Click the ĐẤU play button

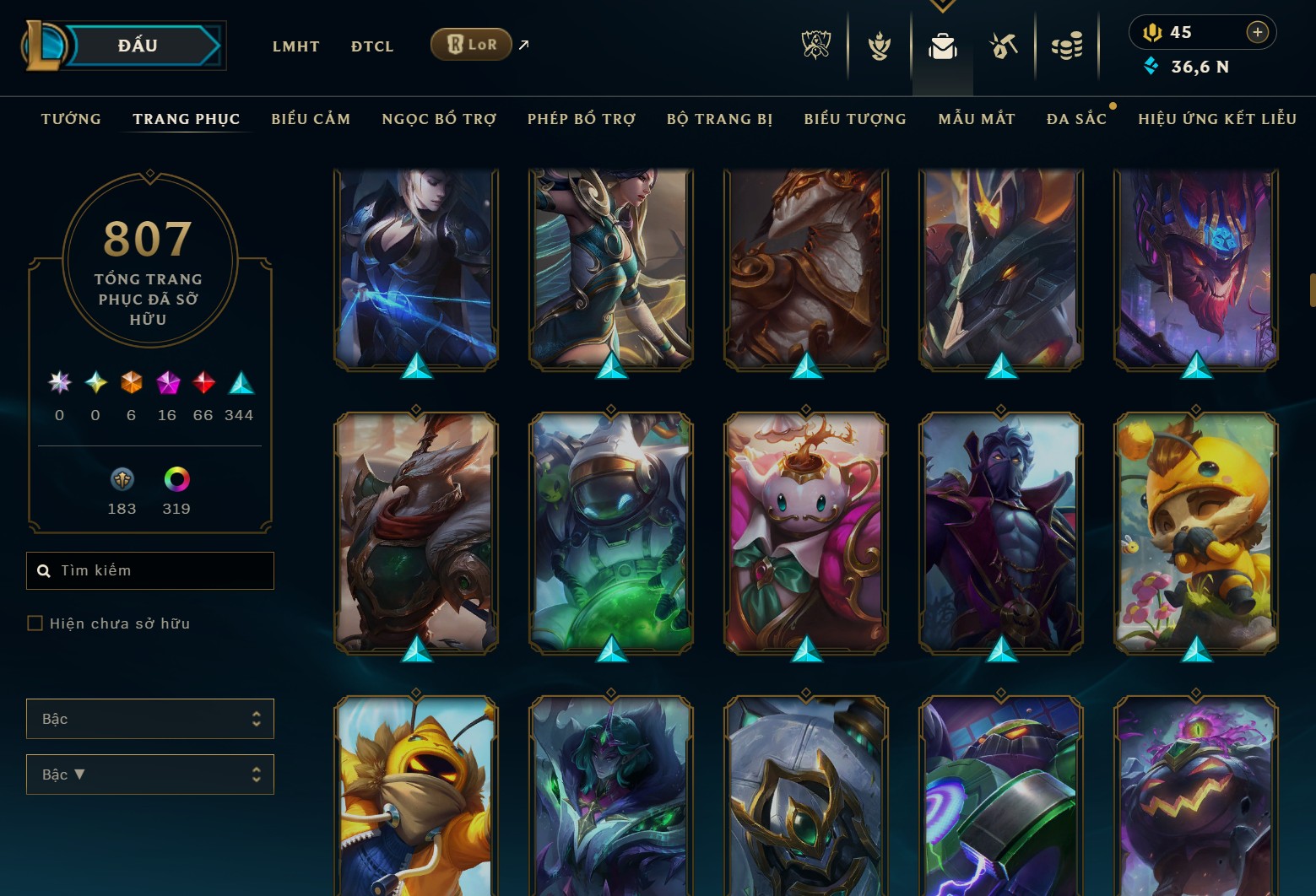pyautogui.click(x=138, y=46)
